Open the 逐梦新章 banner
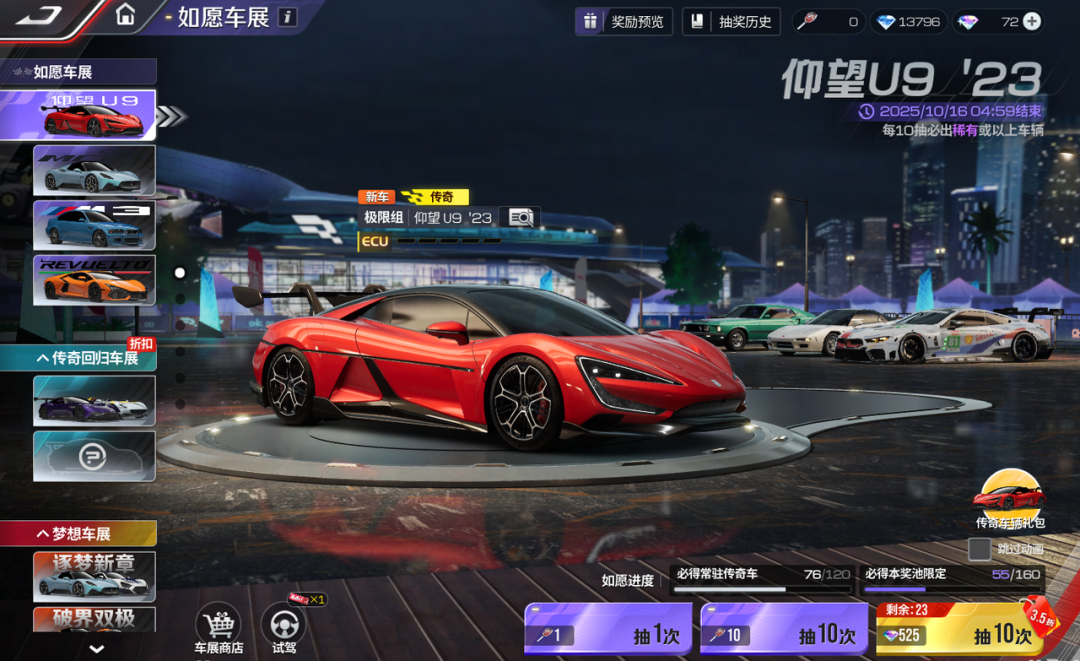 coord(95,575)
